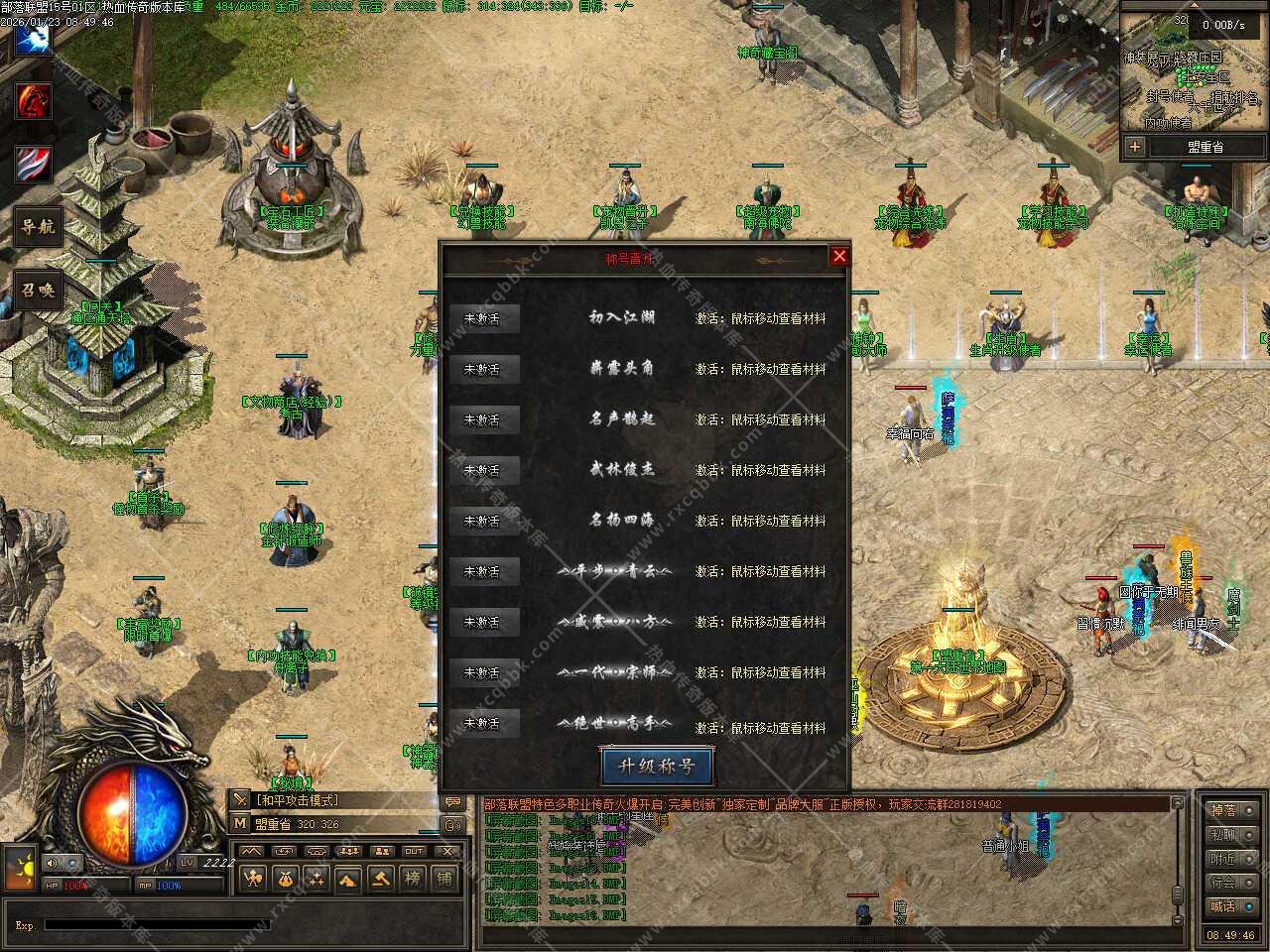Image resolution: width=1270 pixels, height=952 pixels.
Task: Open the character panel warrior icon
Action: pos(254,878)
